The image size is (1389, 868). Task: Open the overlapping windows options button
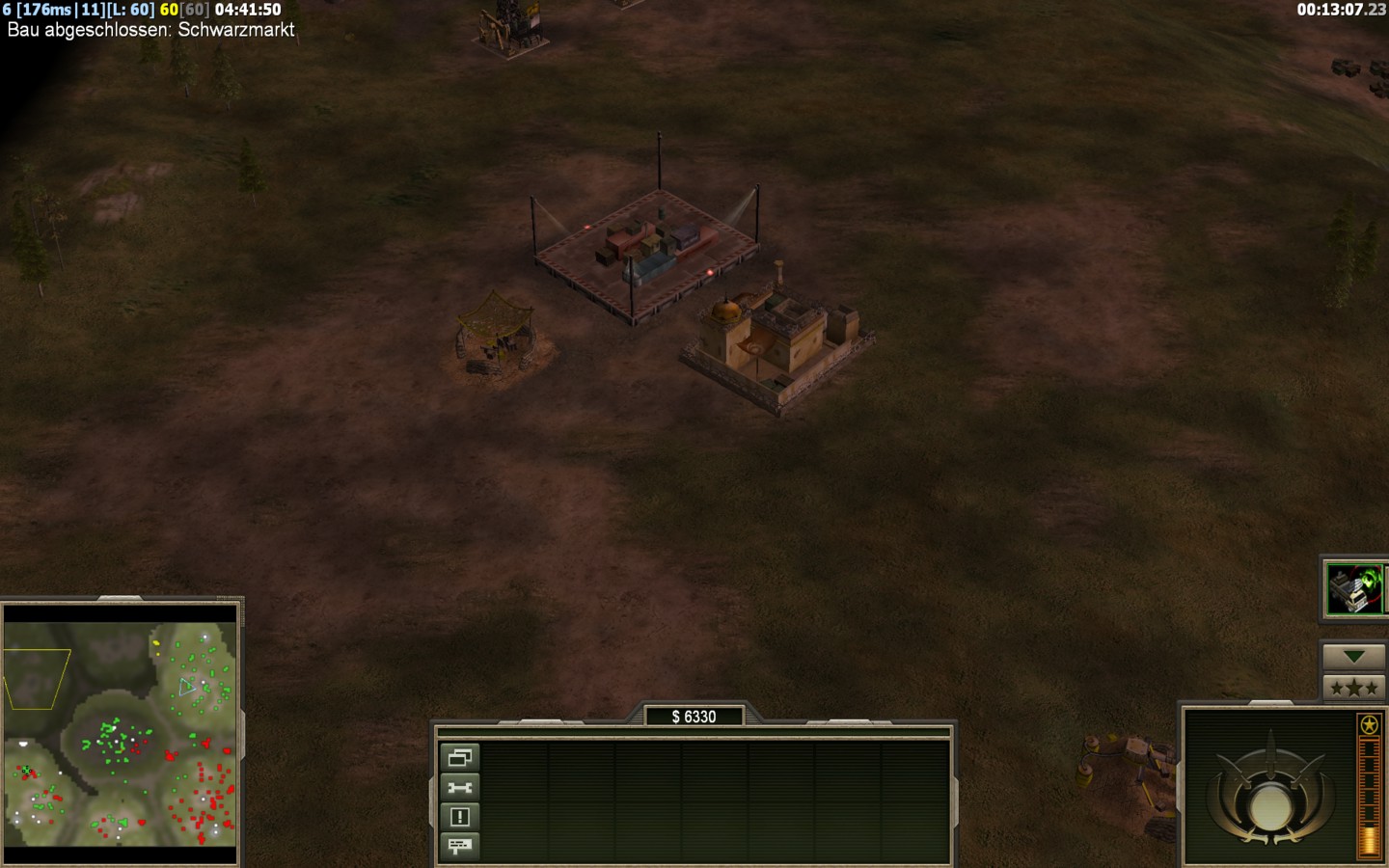[459, 758]
